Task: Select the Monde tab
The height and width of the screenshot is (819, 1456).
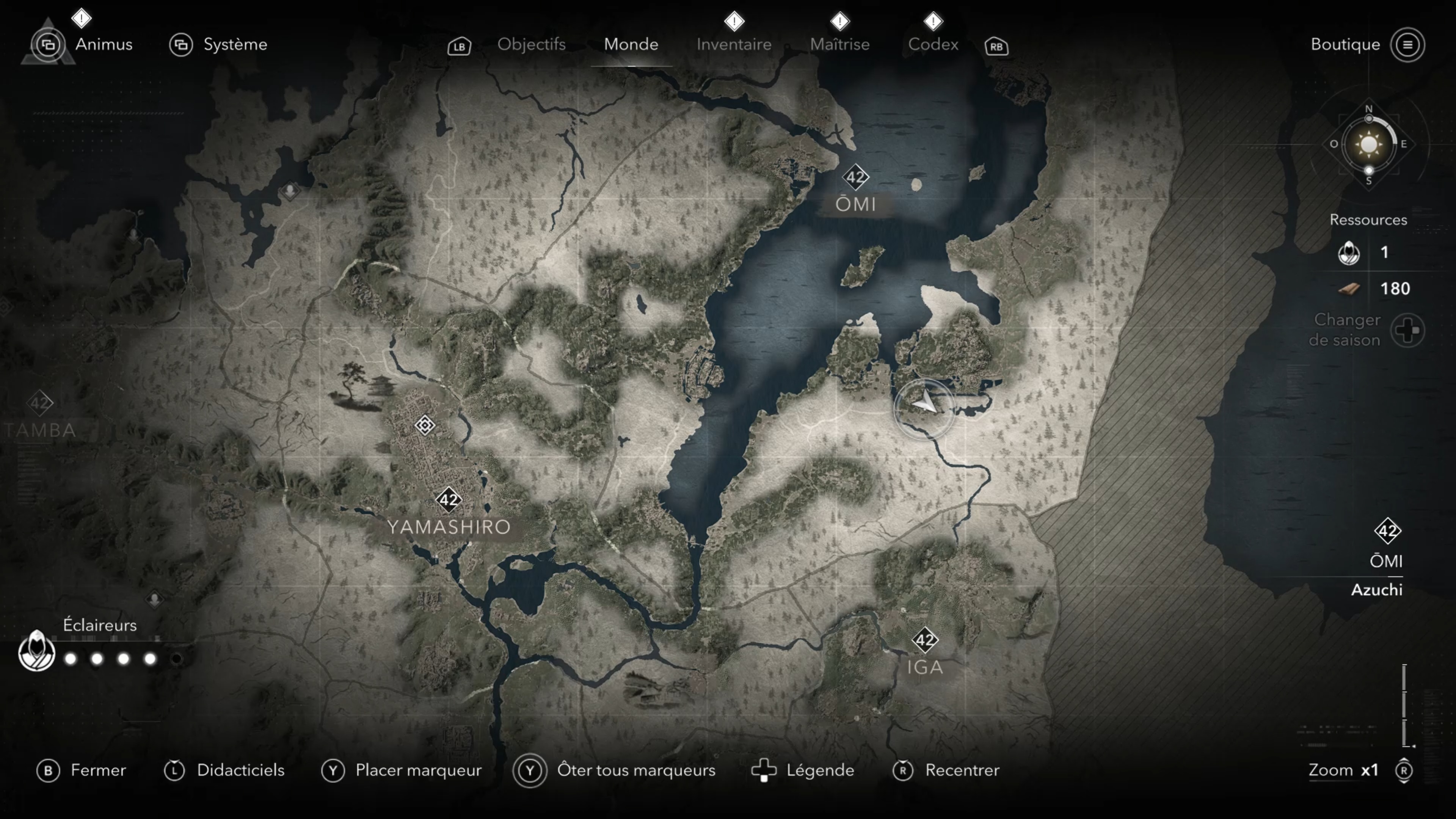Action: [x=631, y=44]
